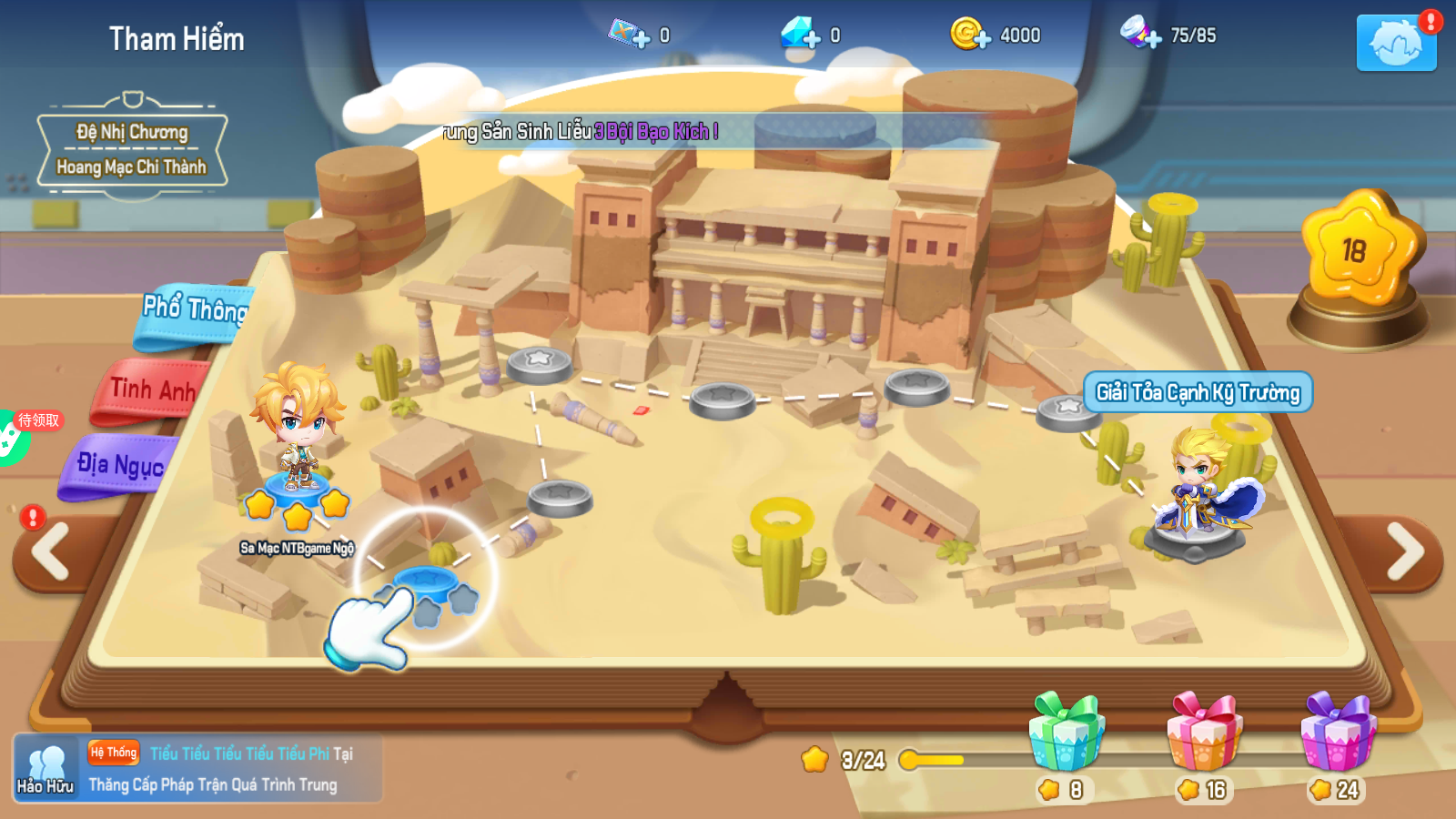This screenshot has height=819, width=1456.
Task: Claim the pink gift box for 16 stars
Action: click(x=1204, y=733)
